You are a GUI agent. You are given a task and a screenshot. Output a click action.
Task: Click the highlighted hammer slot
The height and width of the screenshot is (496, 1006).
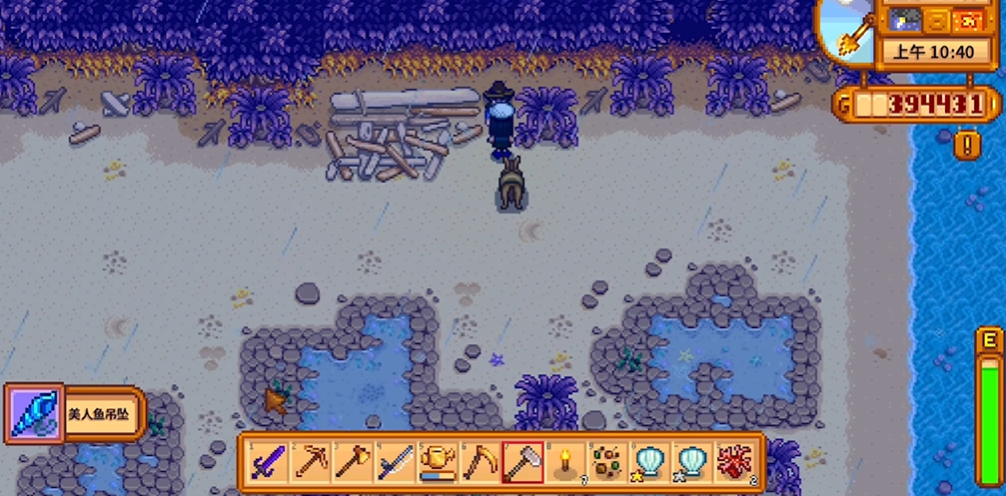pyautogui.click(x=522, y=462)
